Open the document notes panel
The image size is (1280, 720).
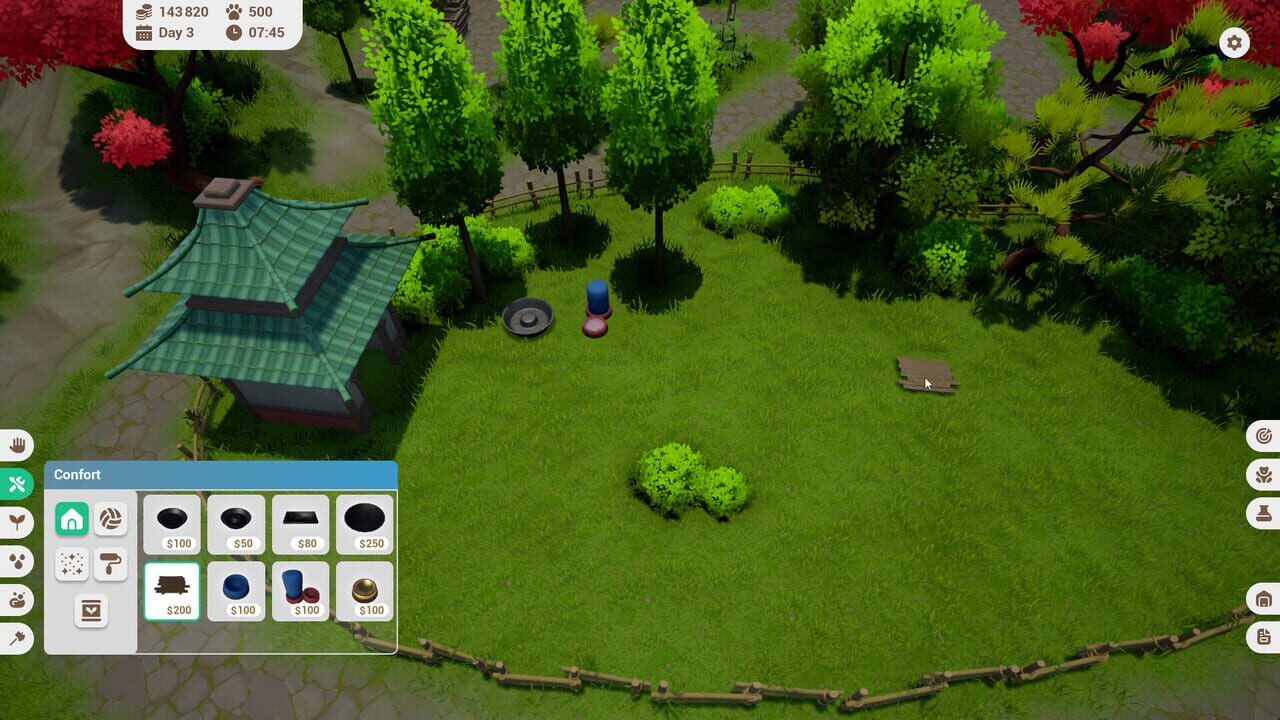[1262, 635]
